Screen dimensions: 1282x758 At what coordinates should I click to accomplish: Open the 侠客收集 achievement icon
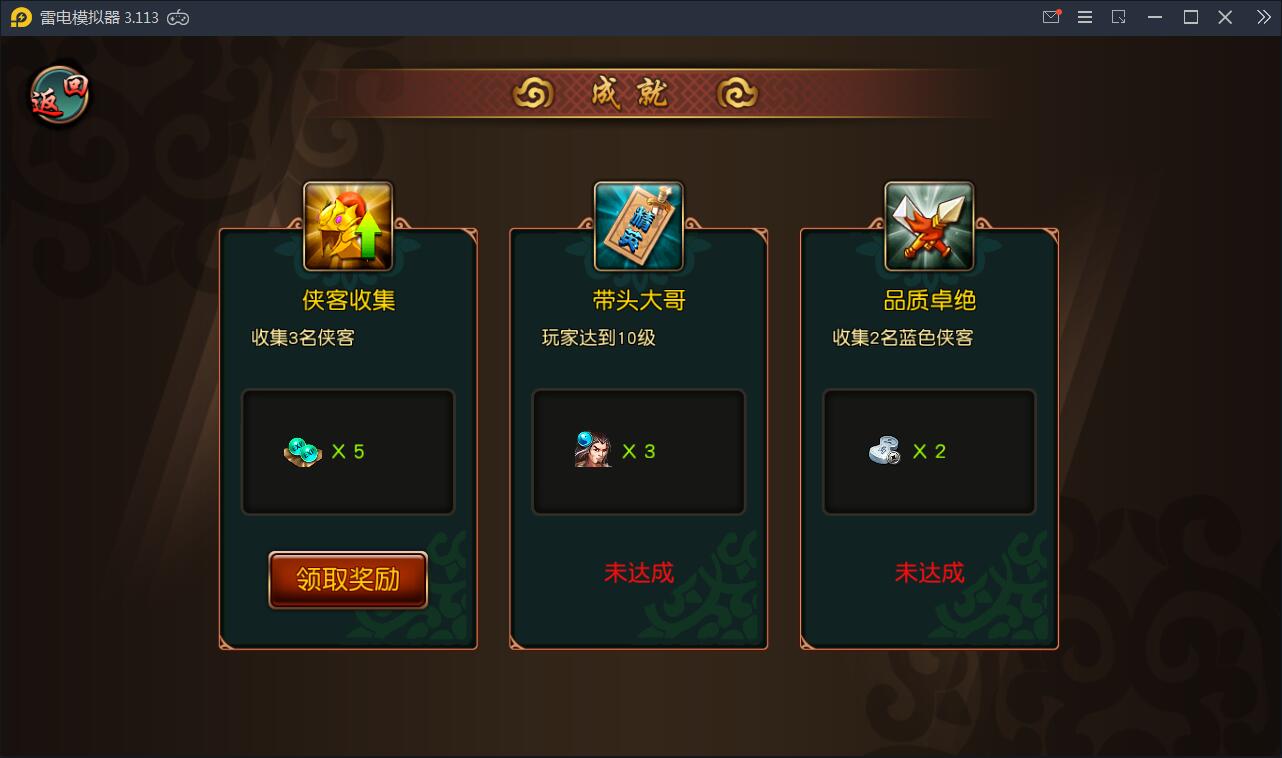pyautogui.click(x=347, y=225)
